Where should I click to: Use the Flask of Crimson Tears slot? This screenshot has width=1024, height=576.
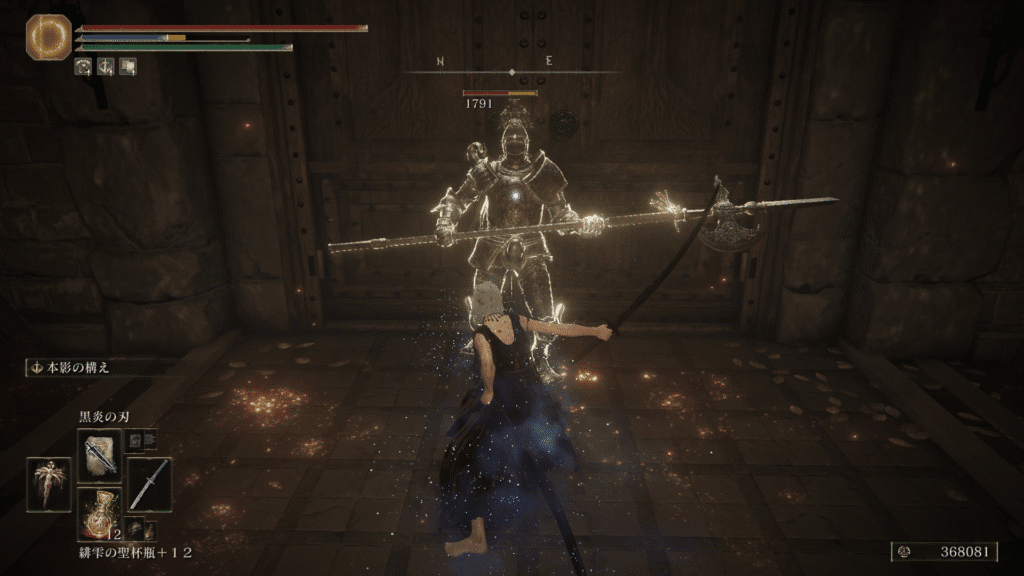pyautogui.click(x=101, y=511)
